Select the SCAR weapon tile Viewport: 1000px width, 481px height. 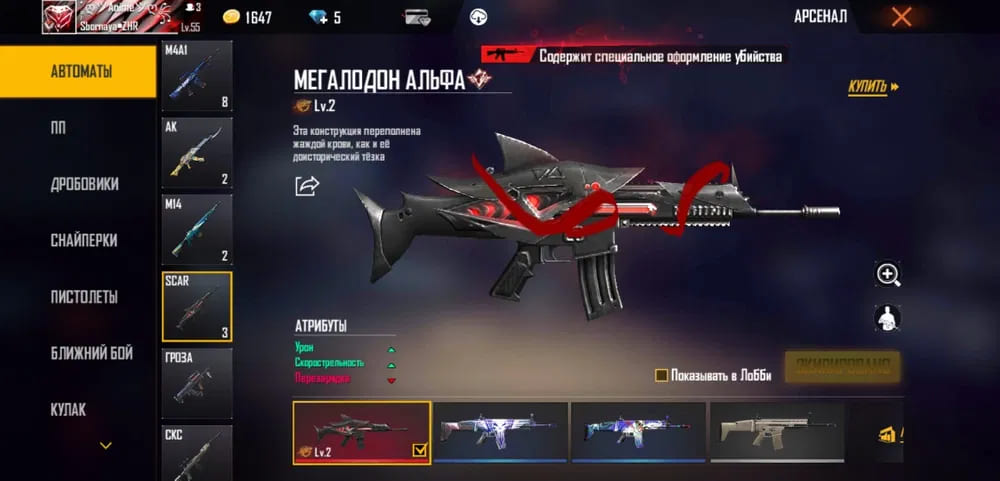point(197,306)
